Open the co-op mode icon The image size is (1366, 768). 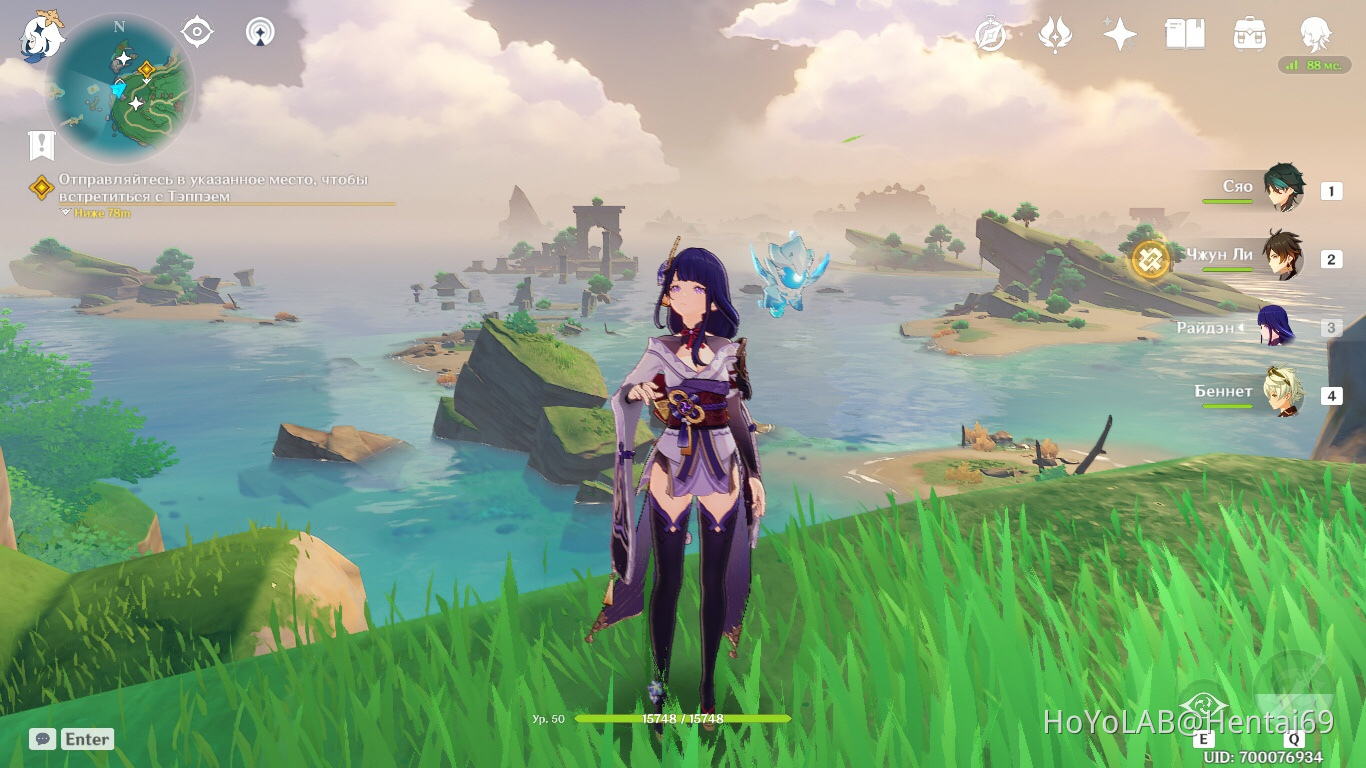pos(260,33)
